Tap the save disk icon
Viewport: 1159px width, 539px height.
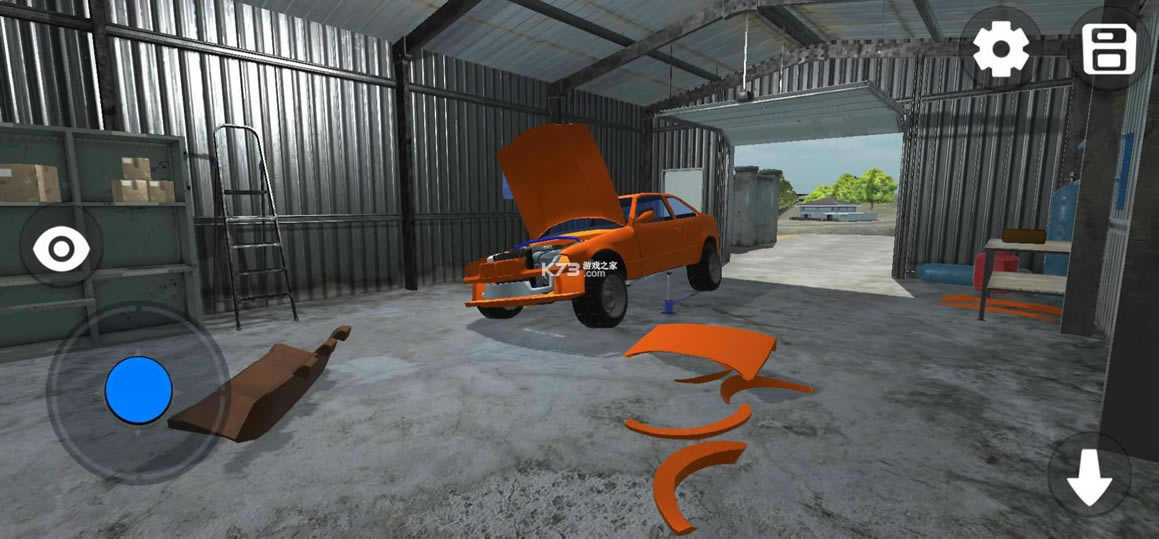tap(1108, 46)
